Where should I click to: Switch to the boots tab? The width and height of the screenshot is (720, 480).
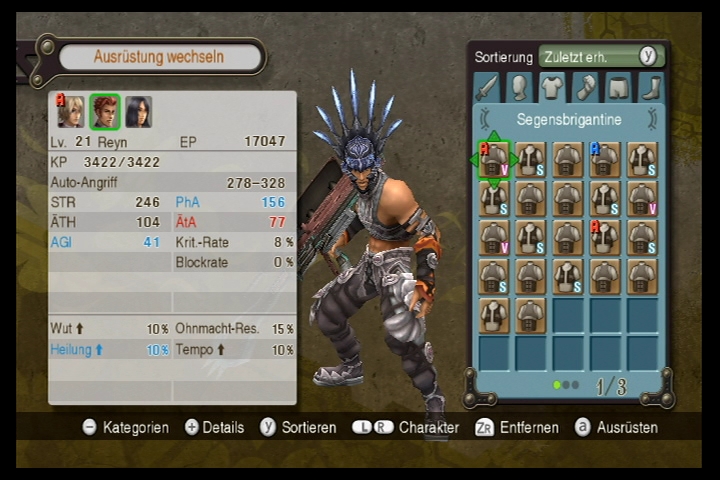(651, 88)
